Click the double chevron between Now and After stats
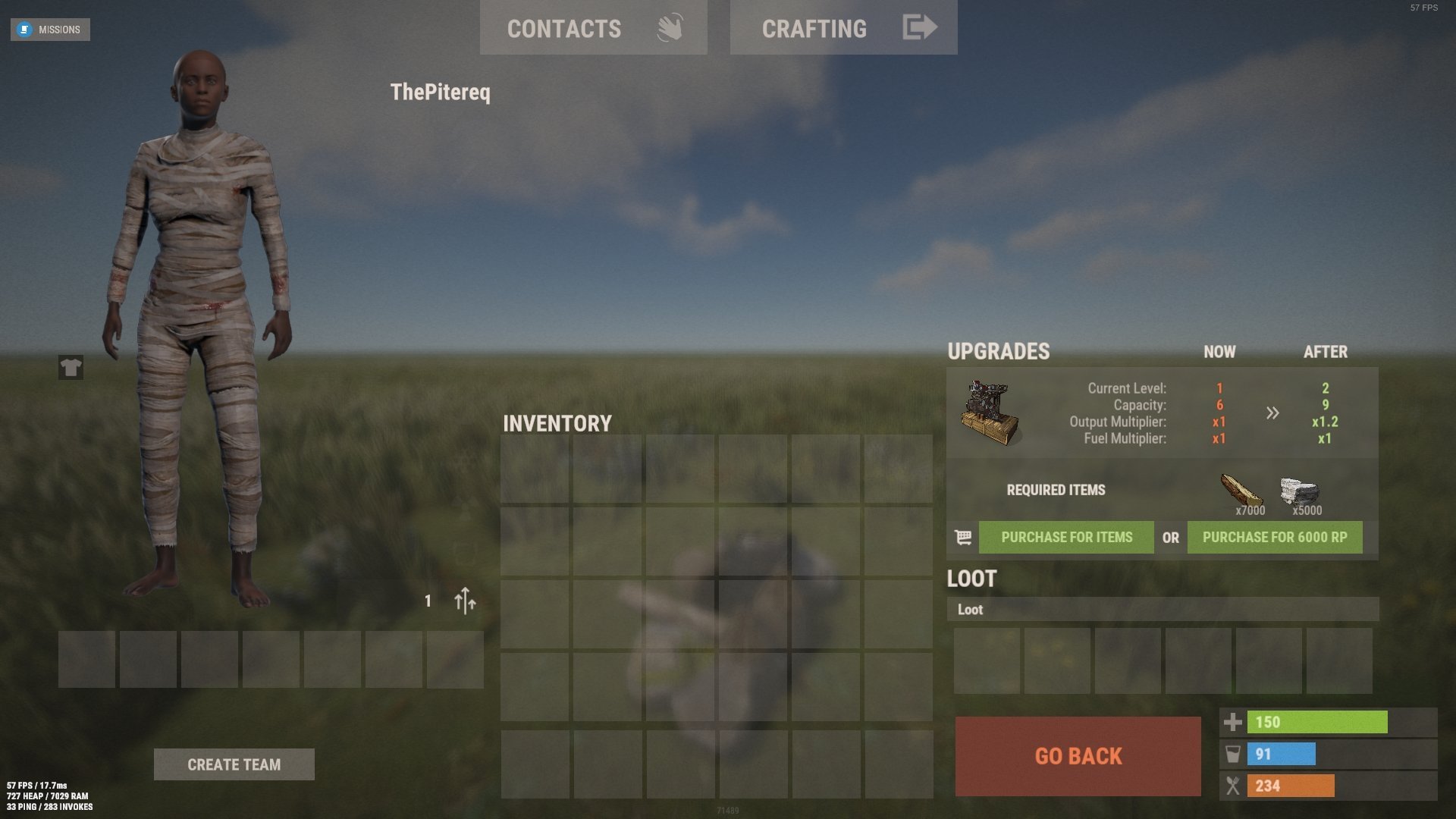This screenshot has width=1456, height=819. coord(1272,413)
